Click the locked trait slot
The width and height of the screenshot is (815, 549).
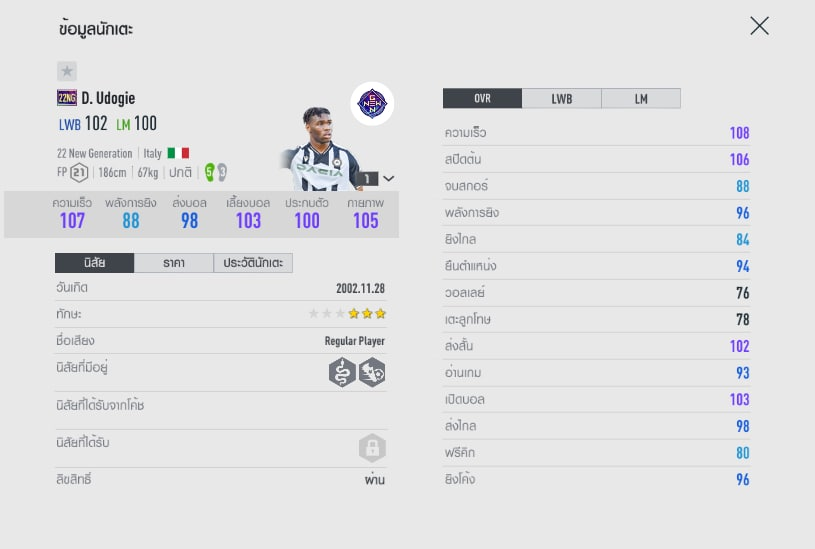pos(372,447)
